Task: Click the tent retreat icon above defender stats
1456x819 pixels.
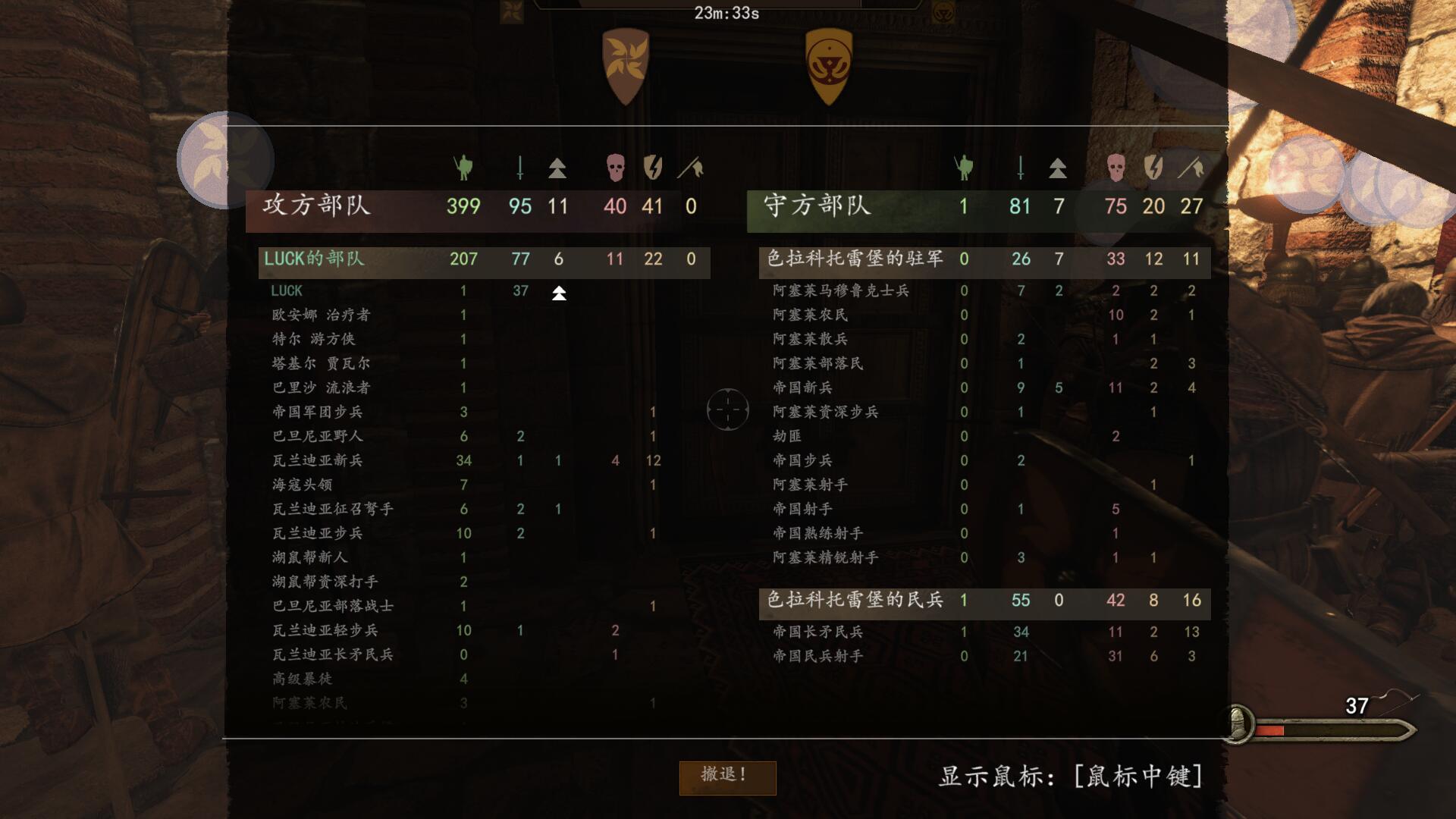Action: coord(1059,168)
